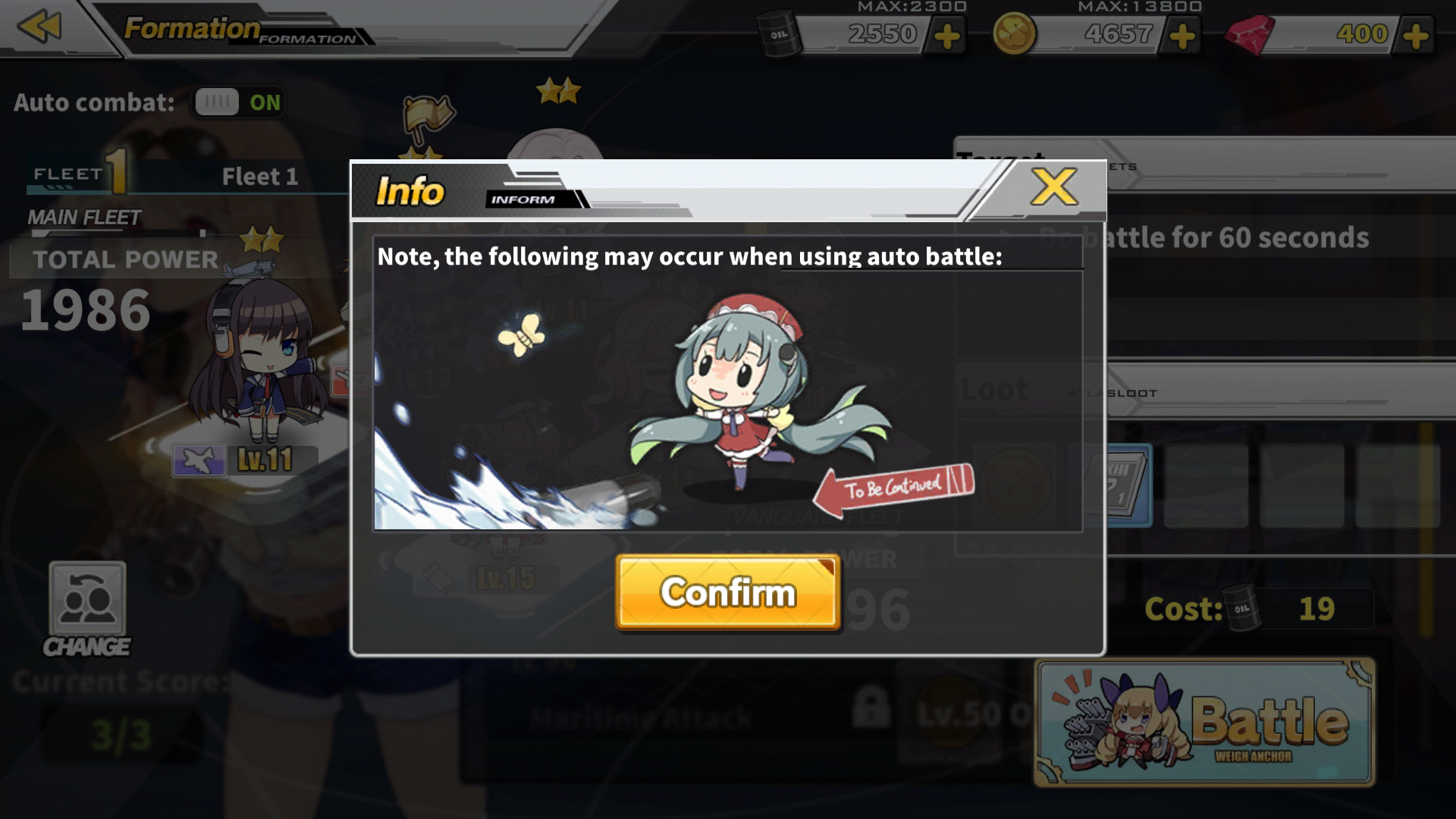Toggle Auto combat off
The height and width of the screenshot is (819, 1456).
[x=217, y=102]
